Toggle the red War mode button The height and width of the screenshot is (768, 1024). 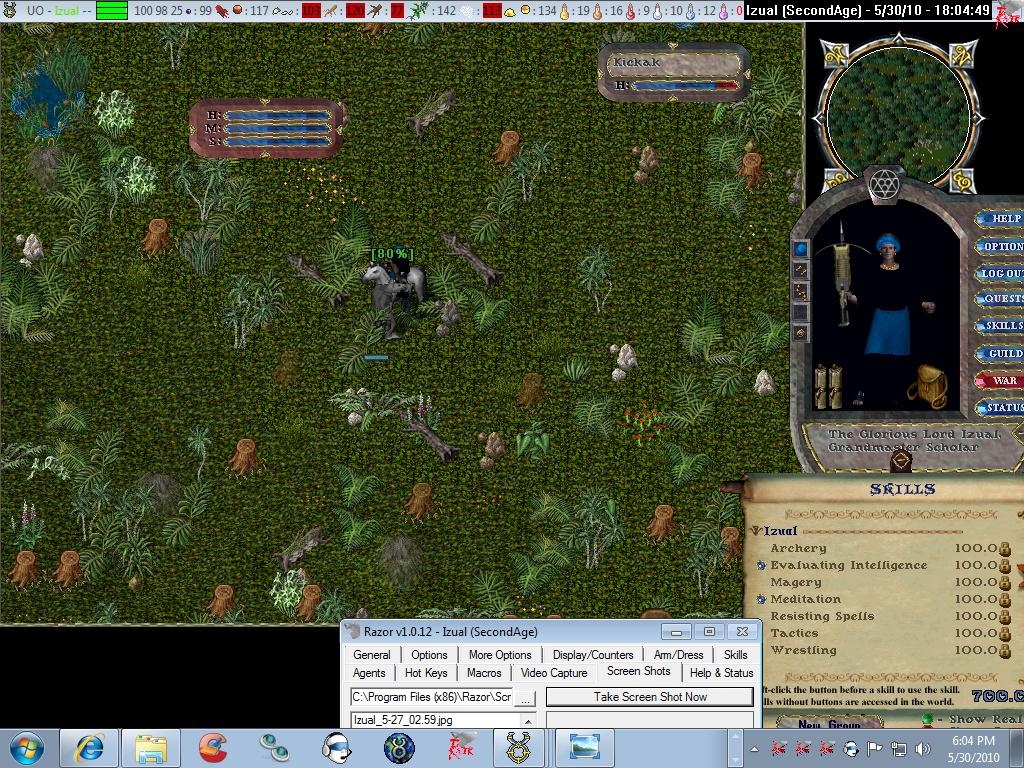[x=1003, y=380]
